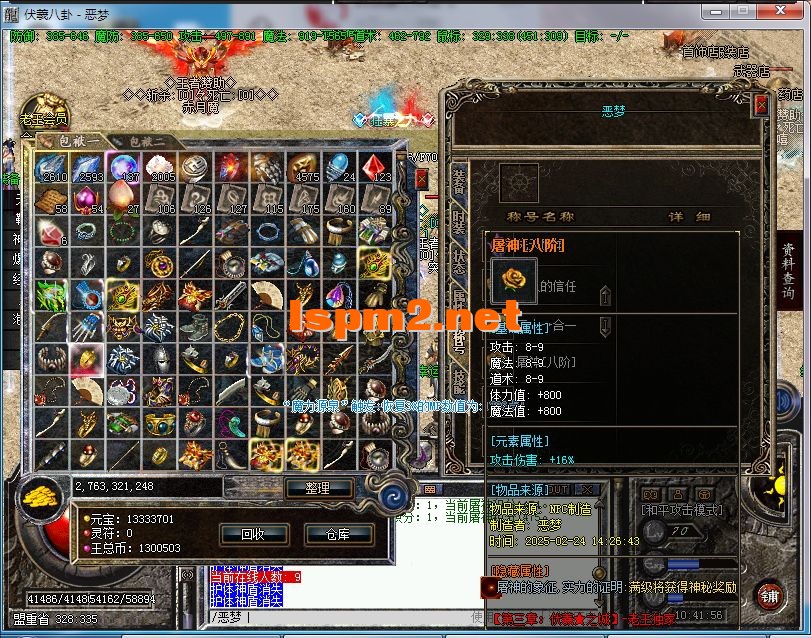811x638 pixels.
Task: Click the 整理 sort button
Action: point(319,488)
